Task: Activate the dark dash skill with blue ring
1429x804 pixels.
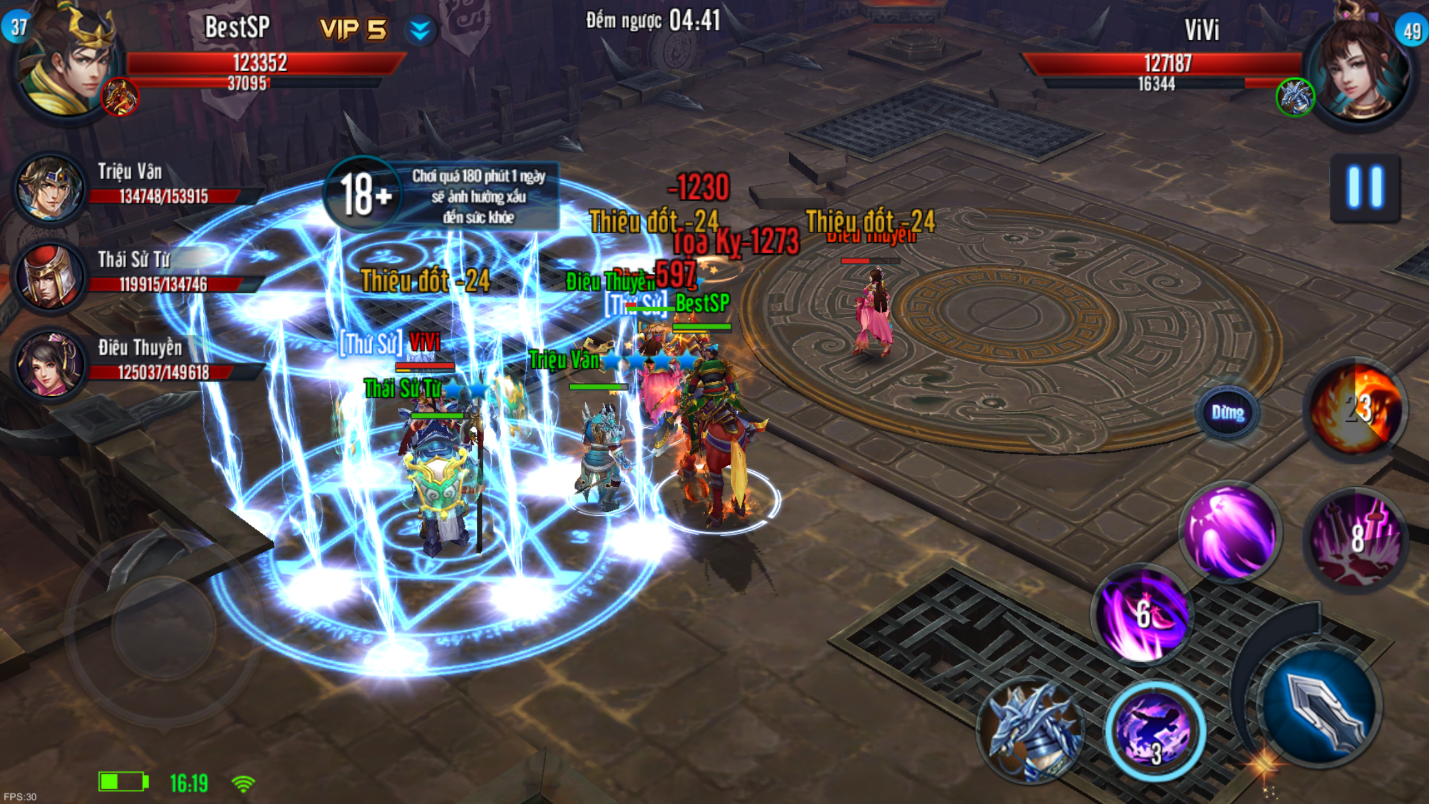Action: pos(1155,730)
